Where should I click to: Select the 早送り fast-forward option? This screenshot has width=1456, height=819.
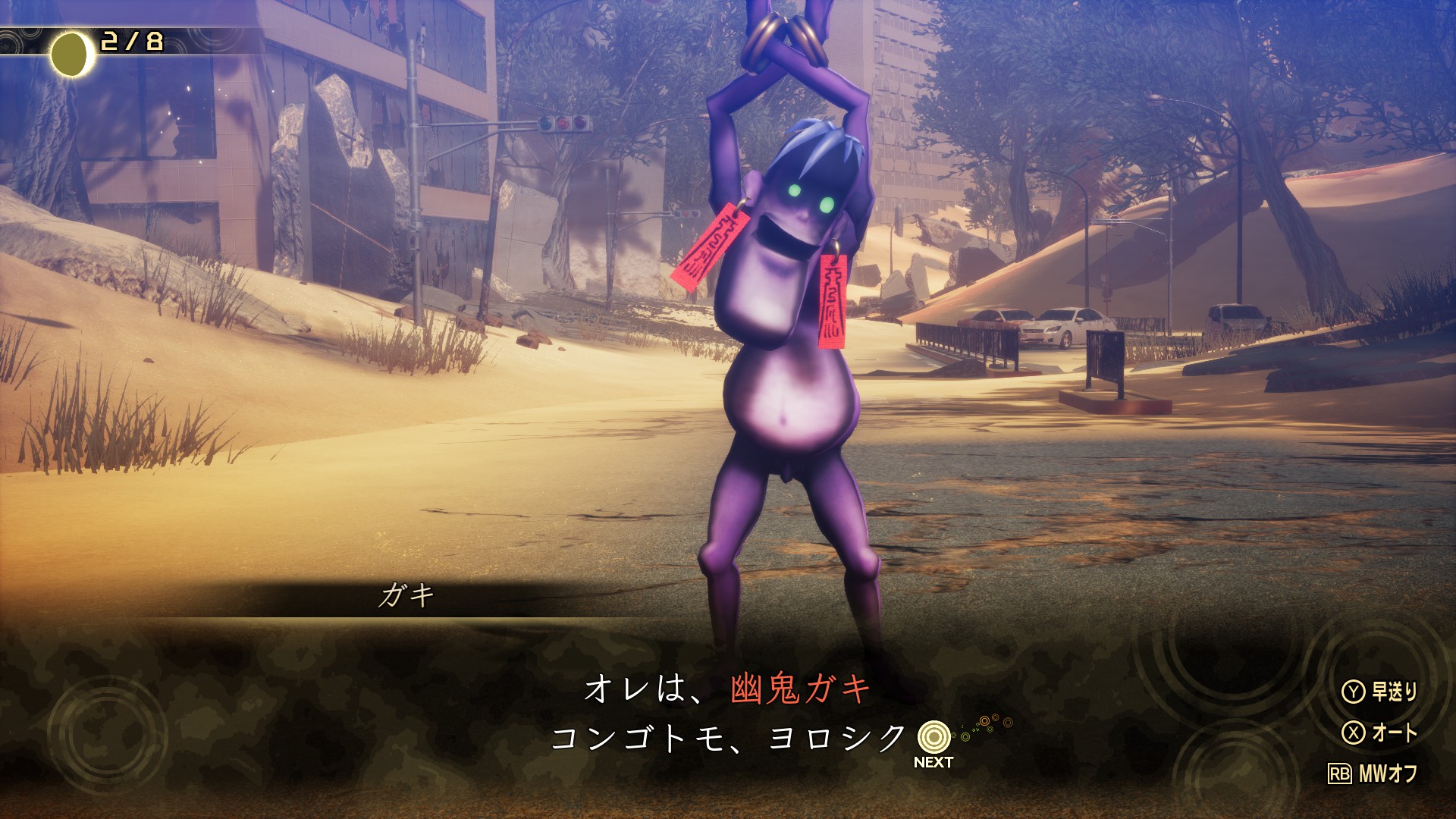(x=1380, y=692)
